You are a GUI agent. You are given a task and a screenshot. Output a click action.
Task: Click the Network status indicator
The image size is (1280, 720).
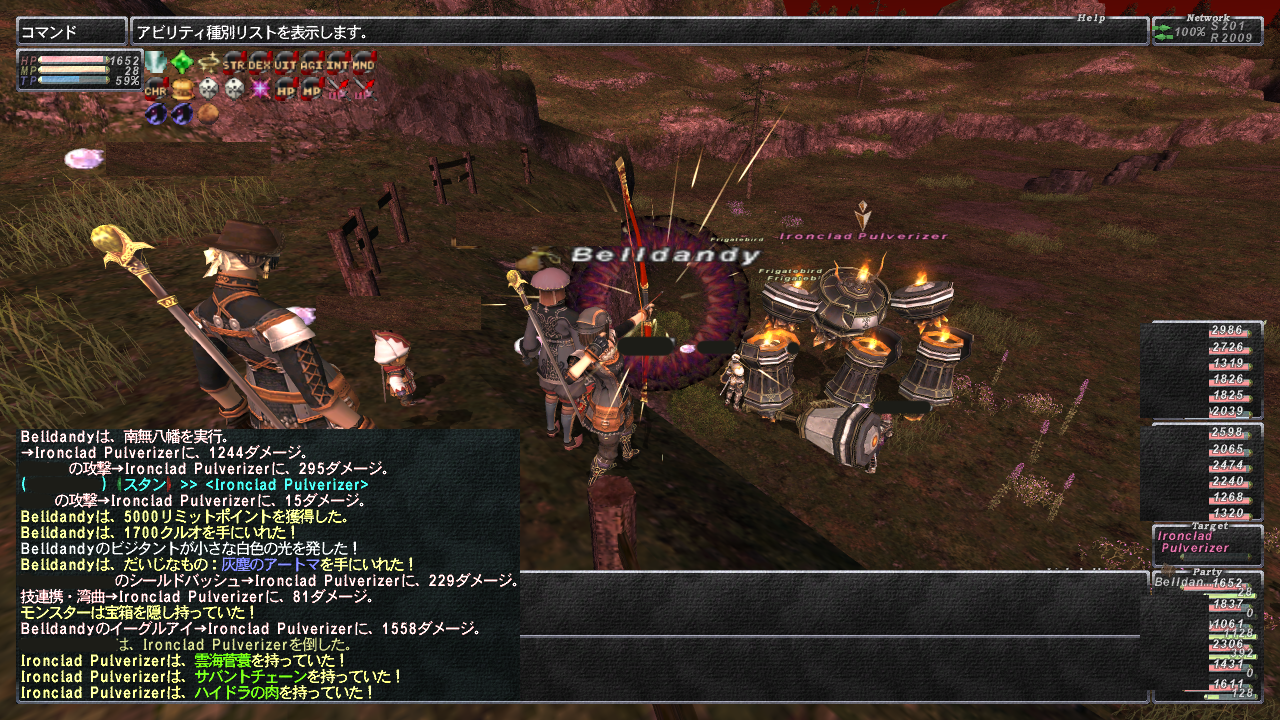1207,31
